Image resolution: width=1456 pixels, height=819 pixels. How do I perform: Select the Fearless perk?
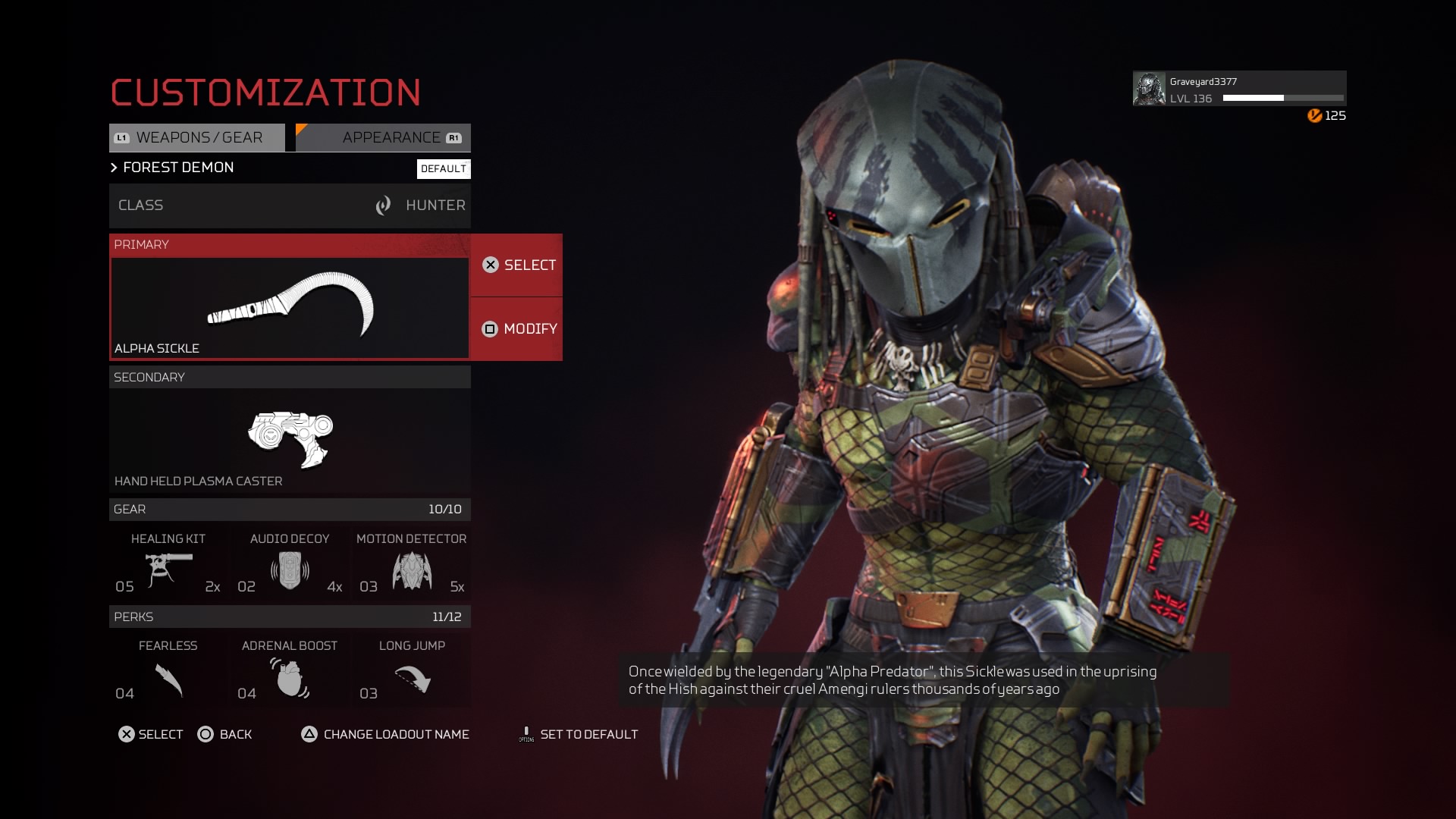pyautogui.click(x=168, y=671)
